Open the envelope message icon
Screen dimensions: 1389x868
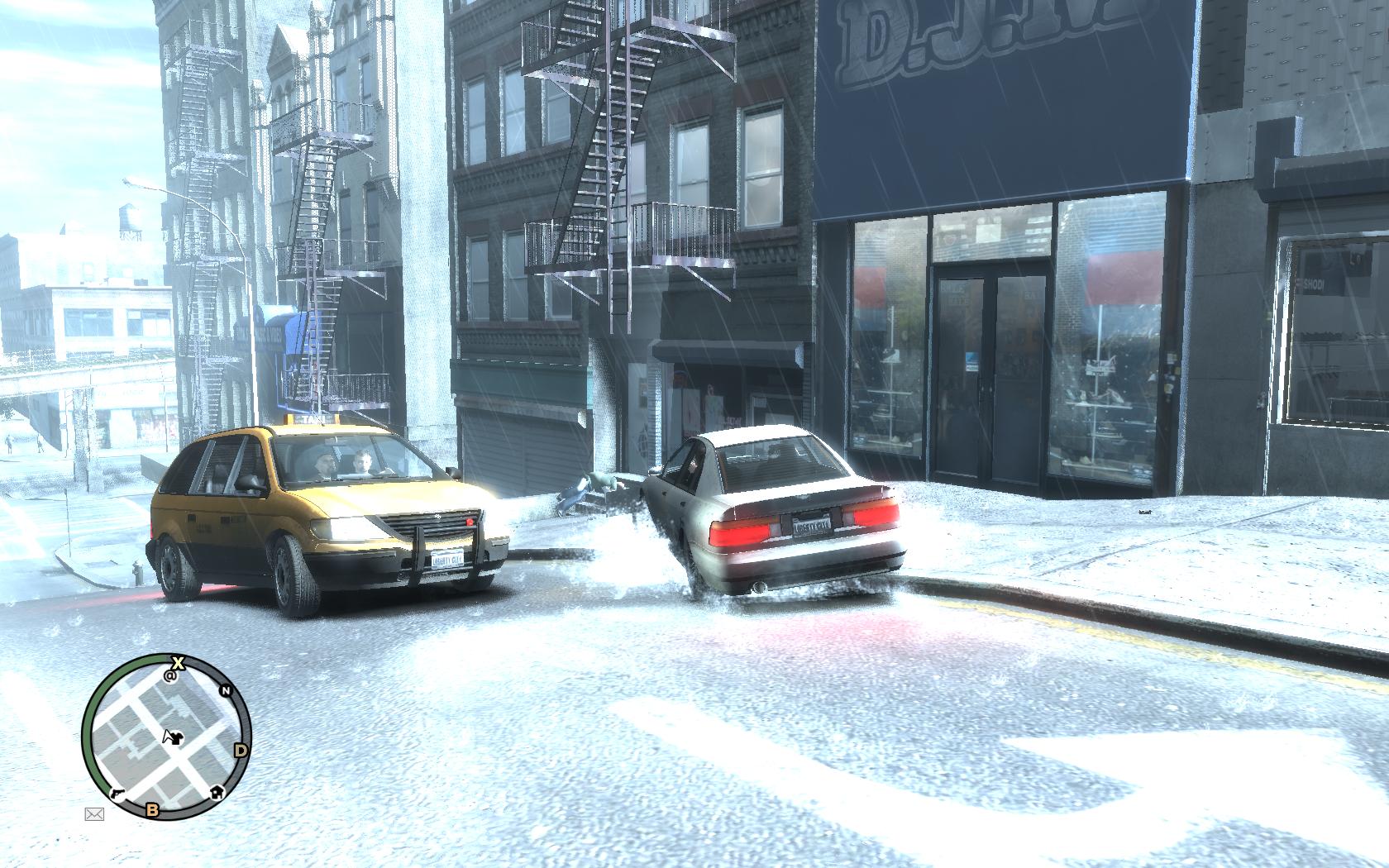(94, 814)
